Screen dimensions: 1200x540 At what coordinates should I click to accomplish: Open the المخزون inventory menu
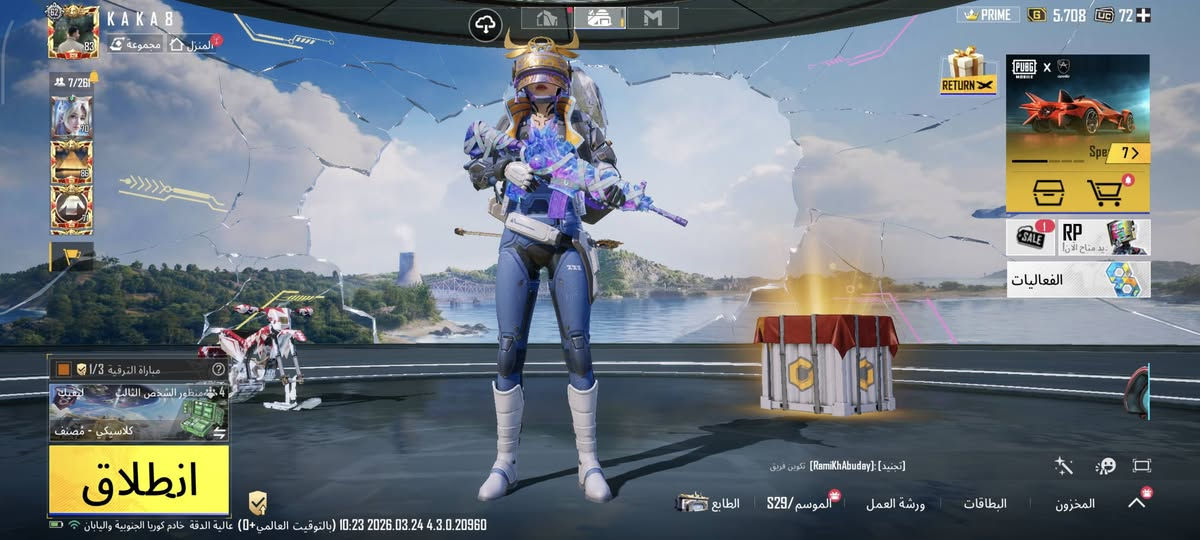1075,504
